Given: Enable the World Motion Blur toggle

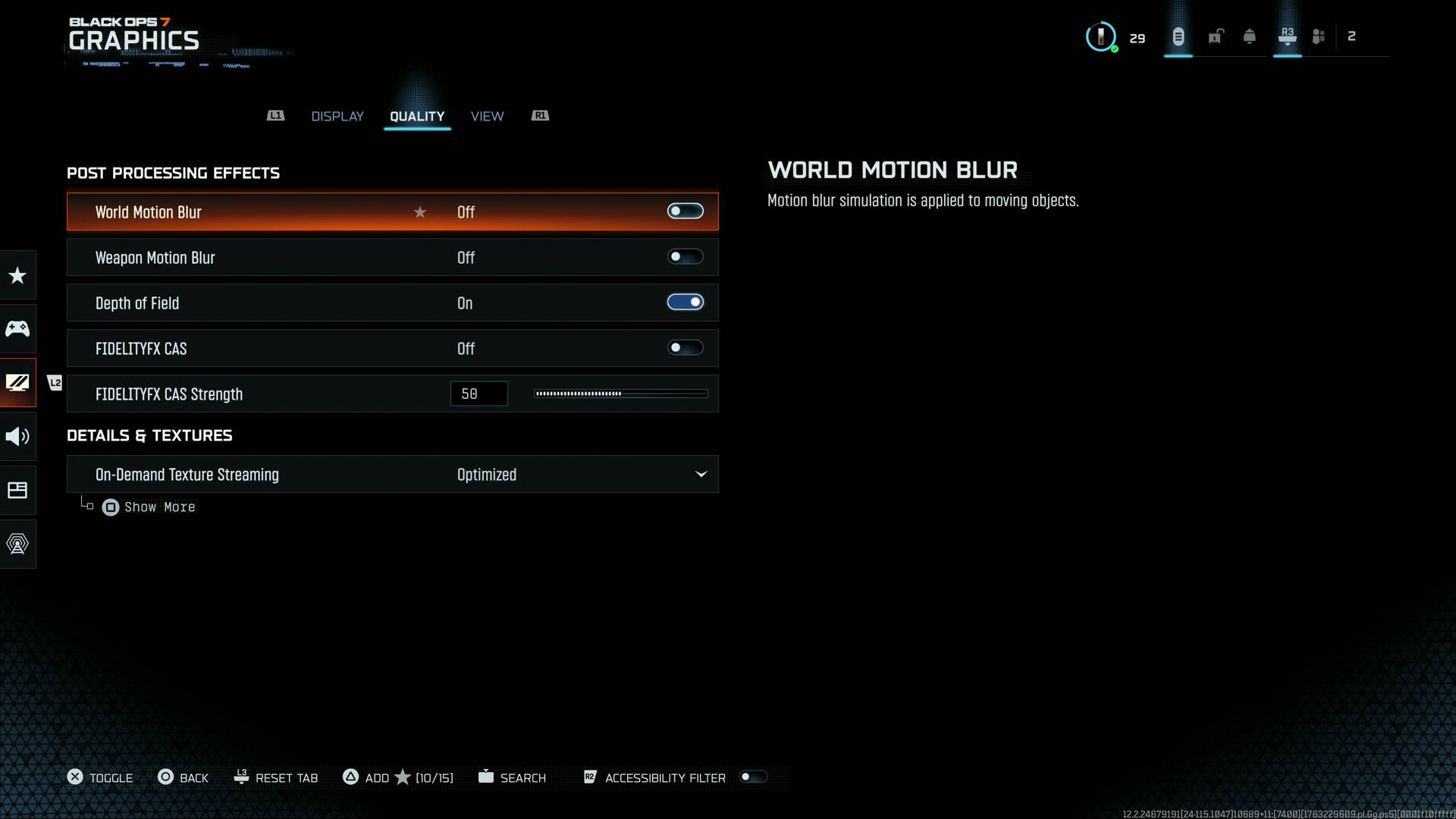Looking at the screenshot, I should click(685, 212).
